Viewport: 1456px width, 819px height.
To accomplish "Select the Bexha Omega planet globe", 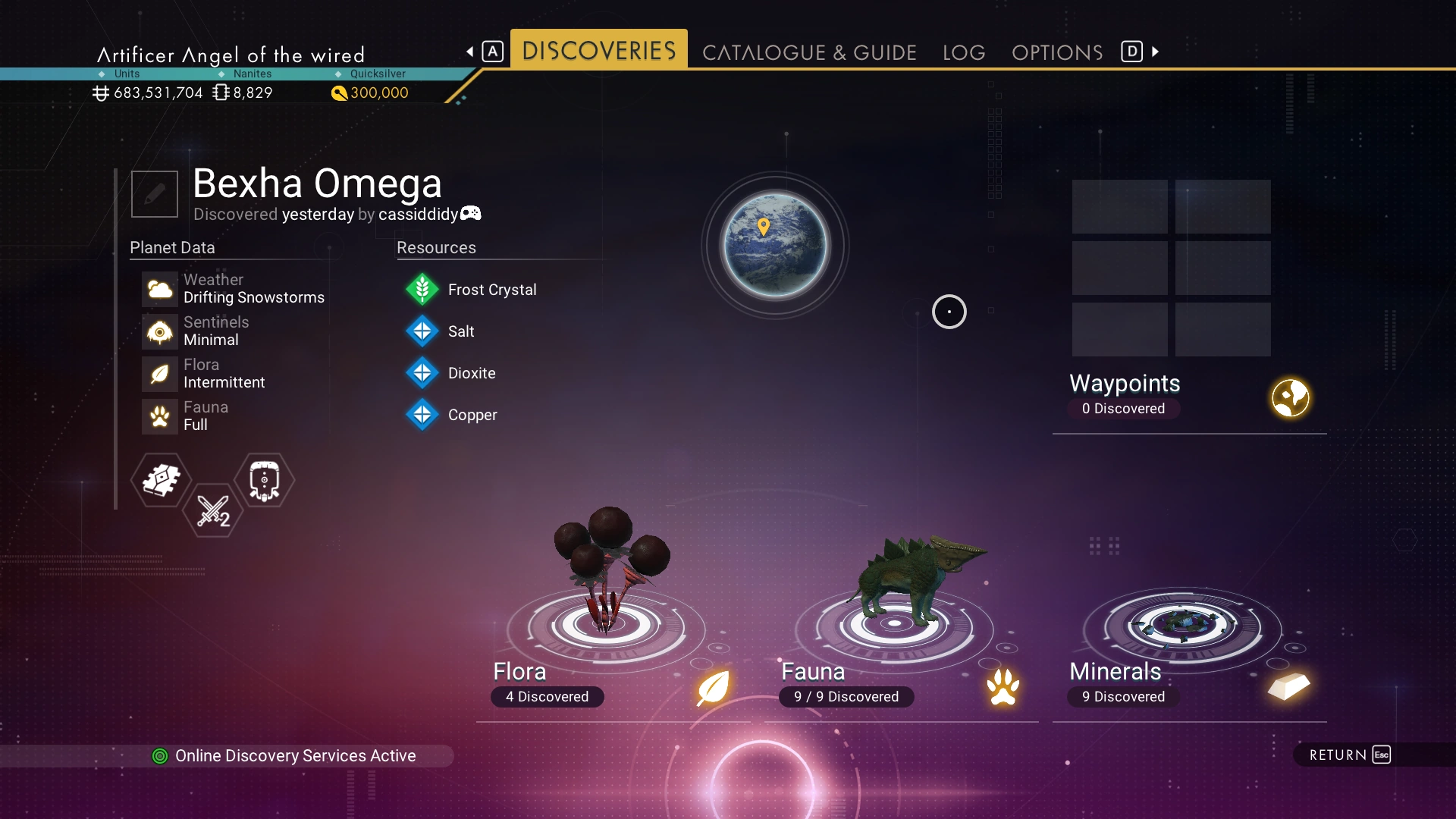I will pos(775,245).
